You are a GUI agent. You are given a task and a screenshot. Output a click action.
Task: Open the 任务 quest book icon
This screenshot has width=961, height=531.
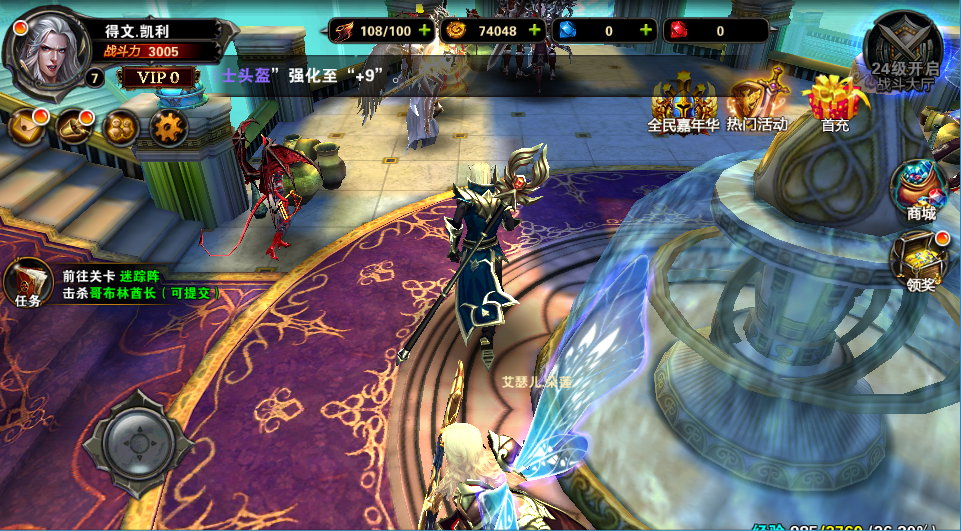(28, 282)
